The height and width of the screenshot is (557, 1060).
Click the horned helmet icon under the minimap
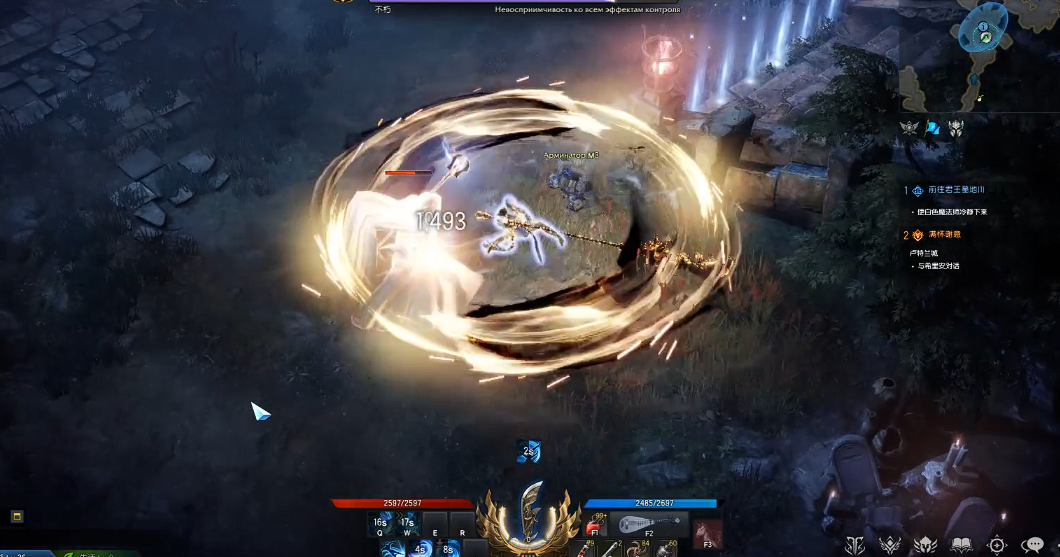click(956, 128)
